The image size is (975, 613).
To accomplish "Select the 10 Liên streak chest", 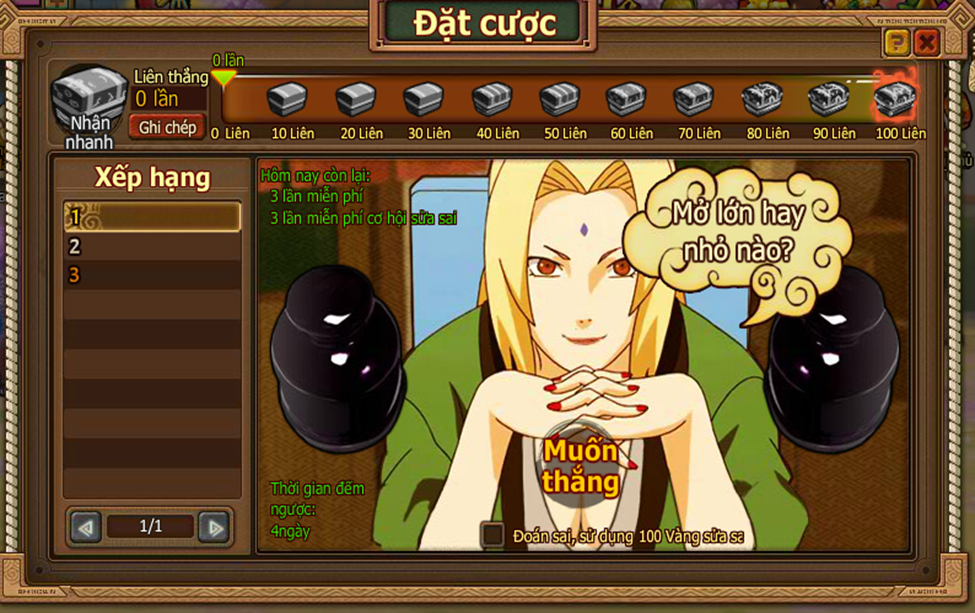I will [287, 100].
